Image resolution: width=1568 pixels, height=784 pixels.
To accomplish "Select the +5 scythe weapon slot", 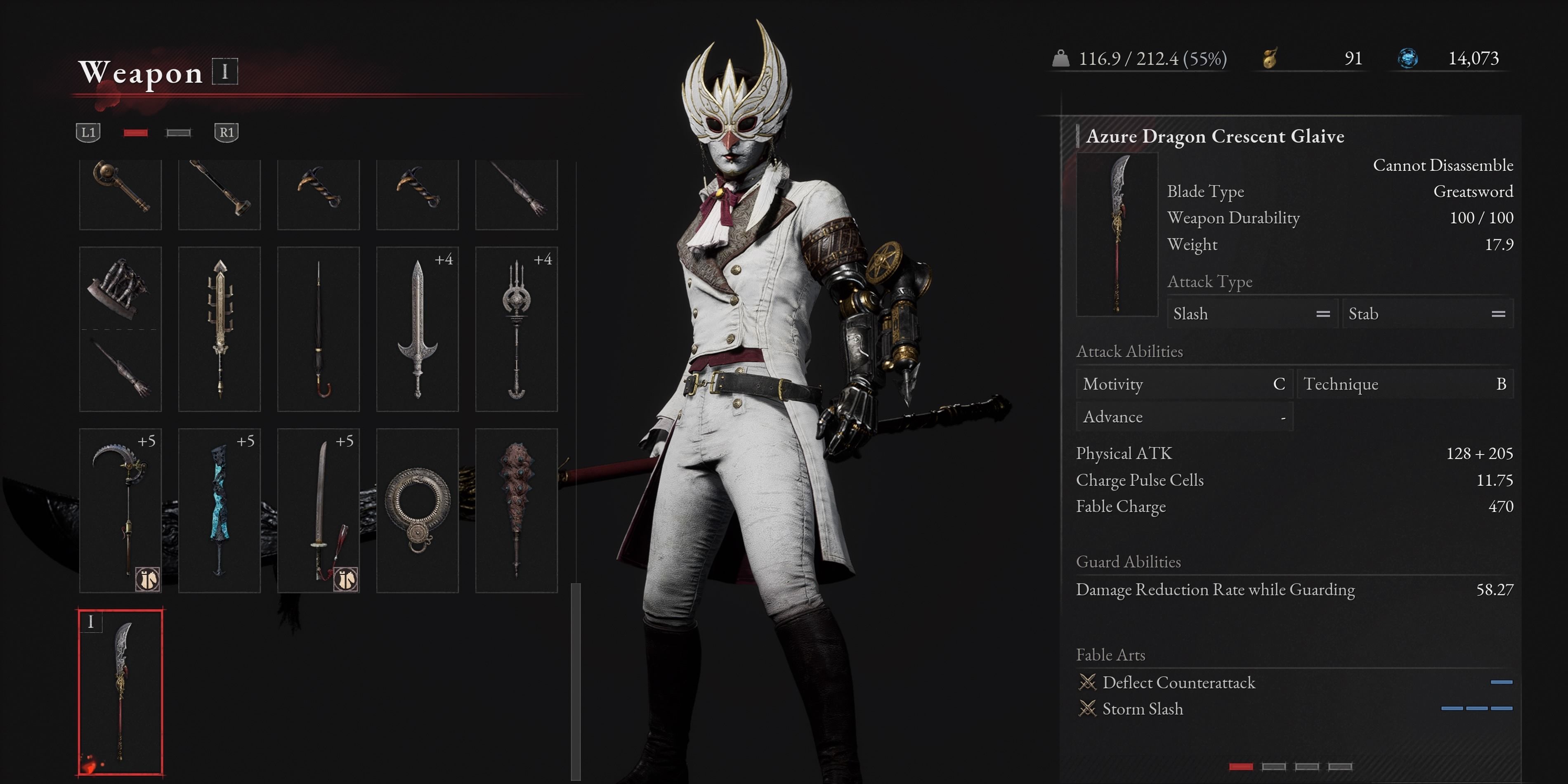I will pos(120,510).
